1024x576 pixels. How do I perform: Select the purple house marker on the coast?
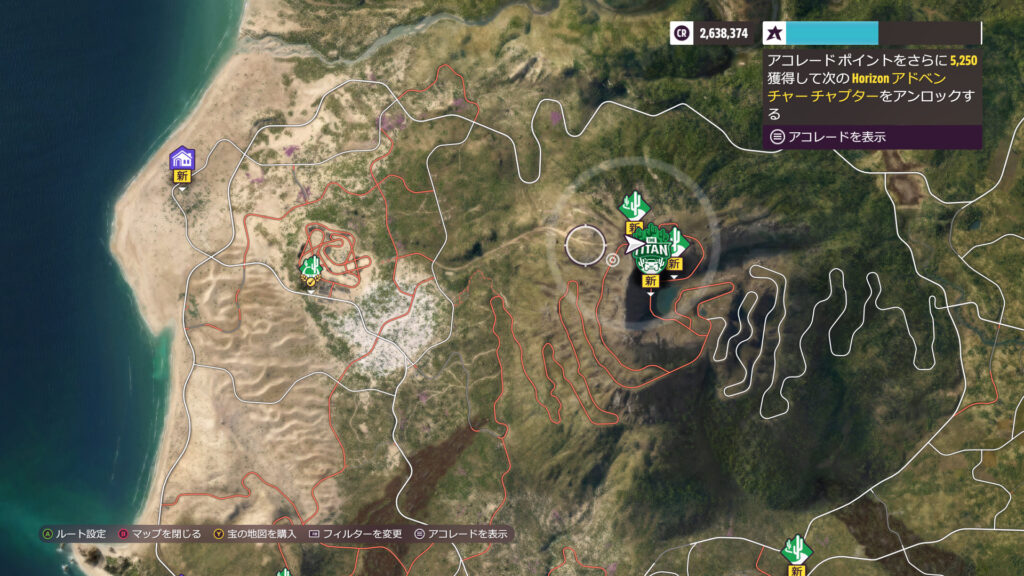[x=182, y=158]
